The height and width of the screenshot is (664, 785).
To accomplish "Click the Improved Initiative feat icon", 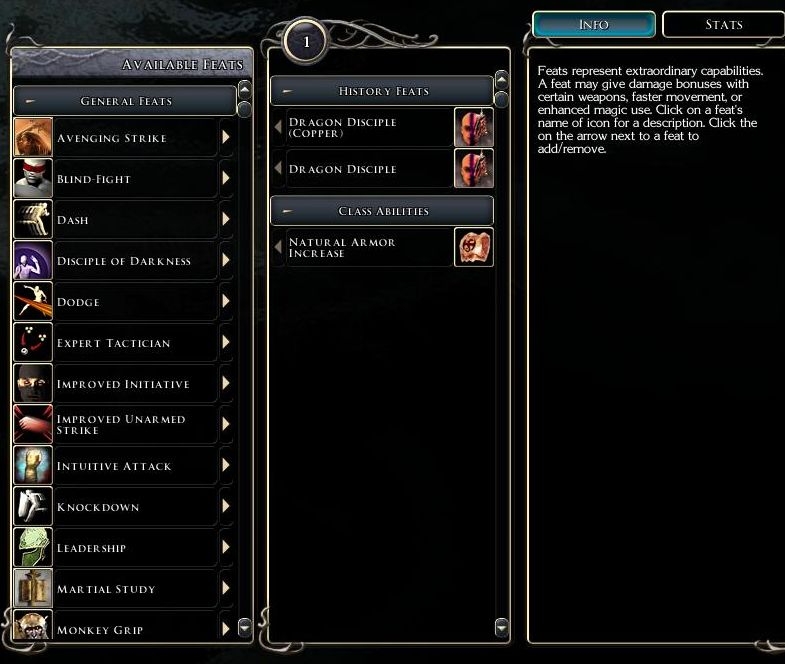I will pos(33,384).
